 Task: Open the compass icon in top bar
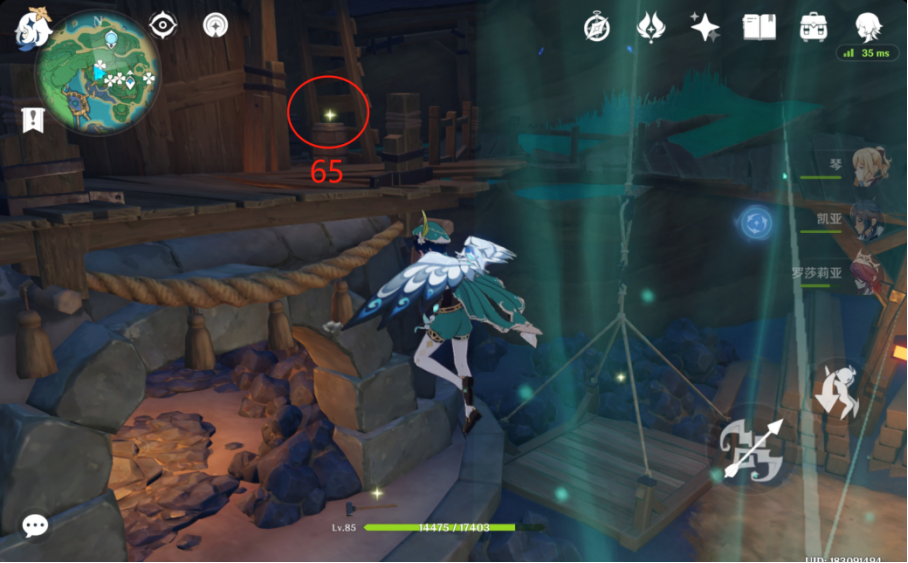(x=597, y=28)
